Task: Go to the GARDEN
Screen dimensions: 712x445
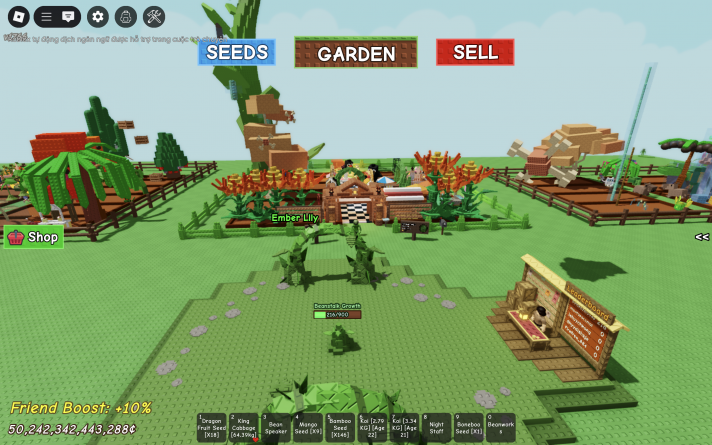Action: [x=356, y=53]
